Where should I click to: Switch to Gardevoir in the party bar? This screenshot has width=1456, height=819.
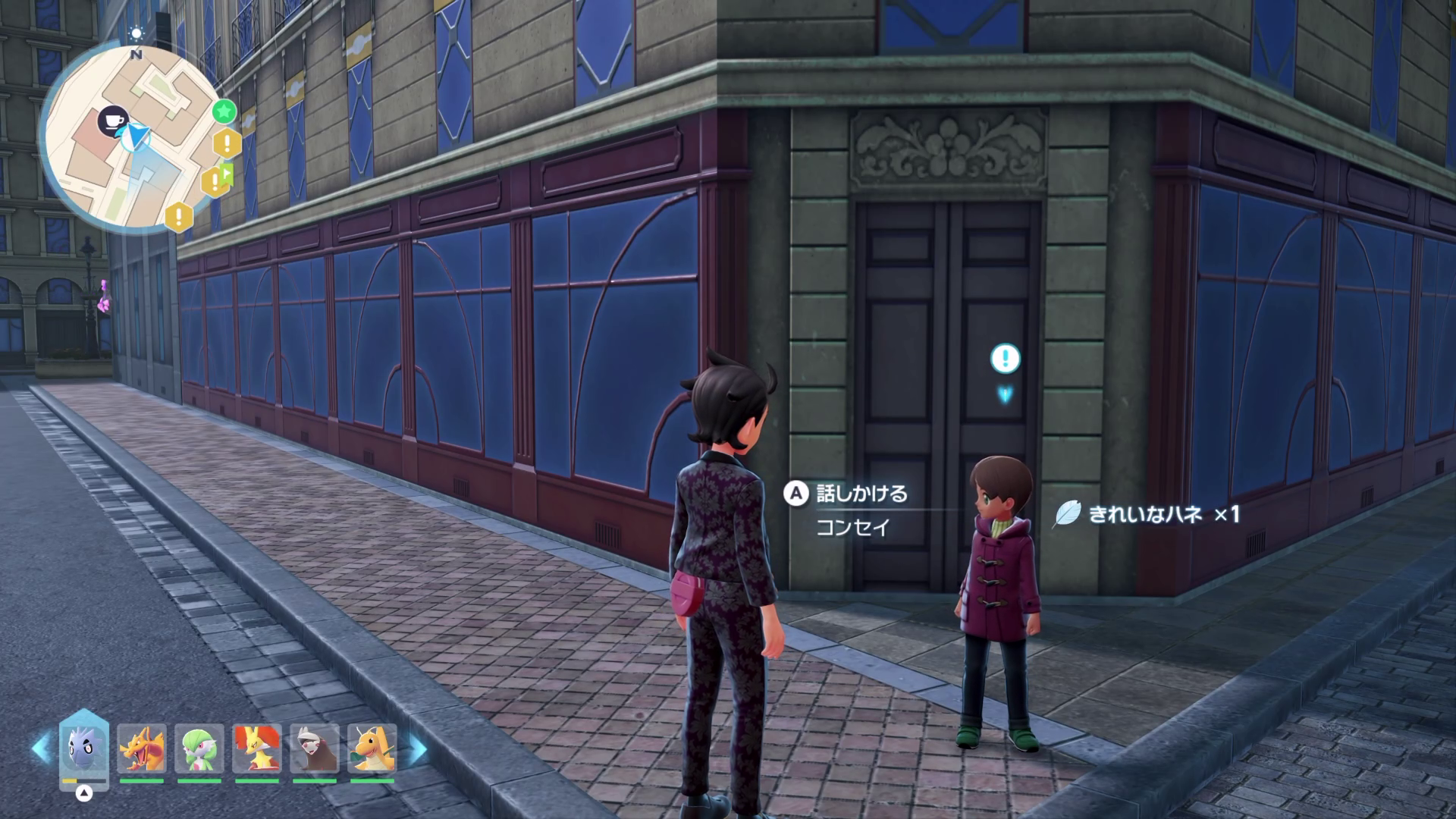(199, 748)
